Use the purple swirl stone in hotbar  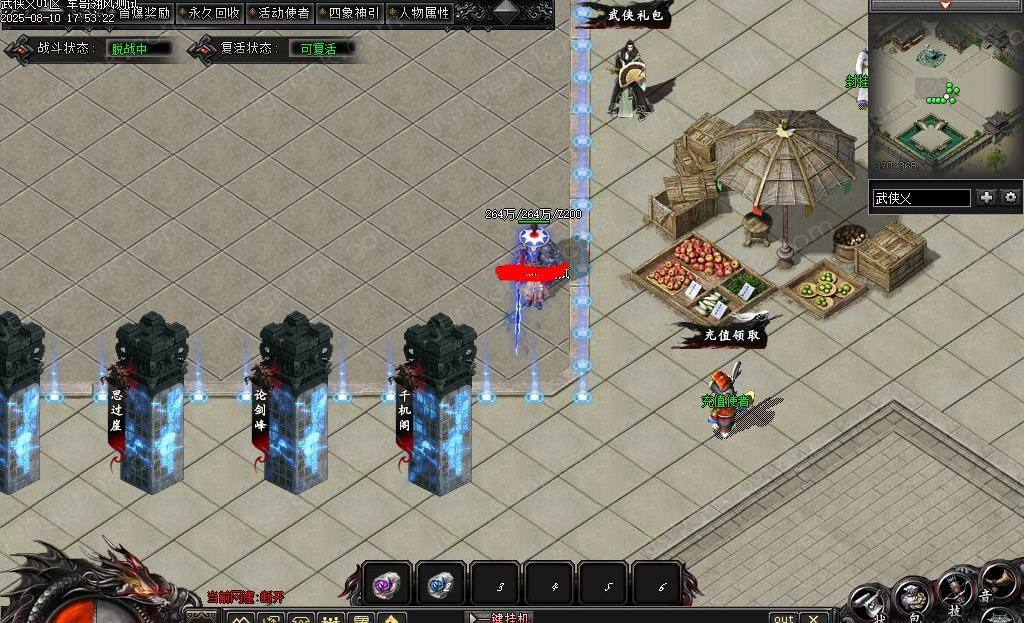click(387, 585)
